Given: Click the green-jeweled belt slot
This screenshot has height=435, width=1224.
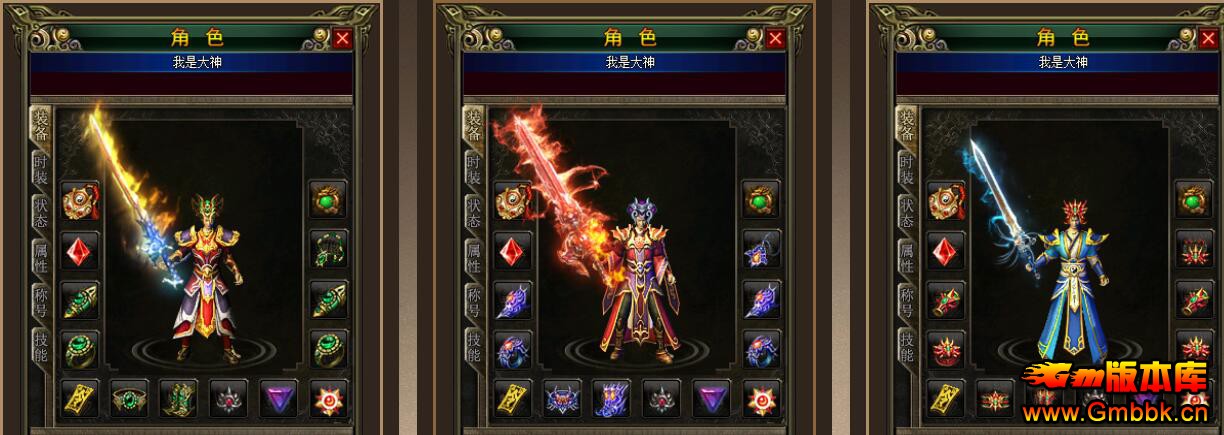Looking at the screenshot, I should 130,398.
